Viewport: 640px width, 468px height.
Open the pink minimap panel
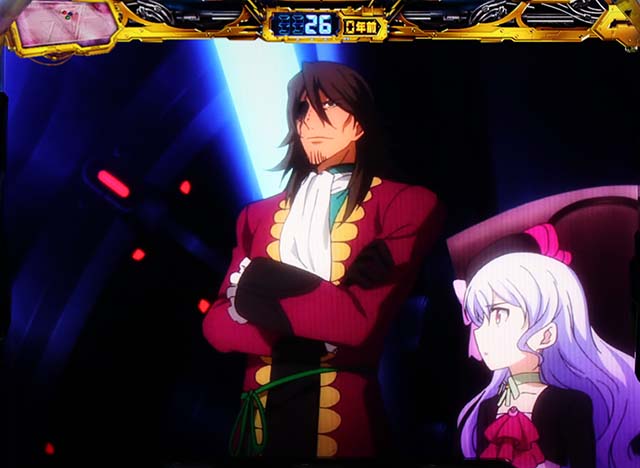(x=66, y=23)
